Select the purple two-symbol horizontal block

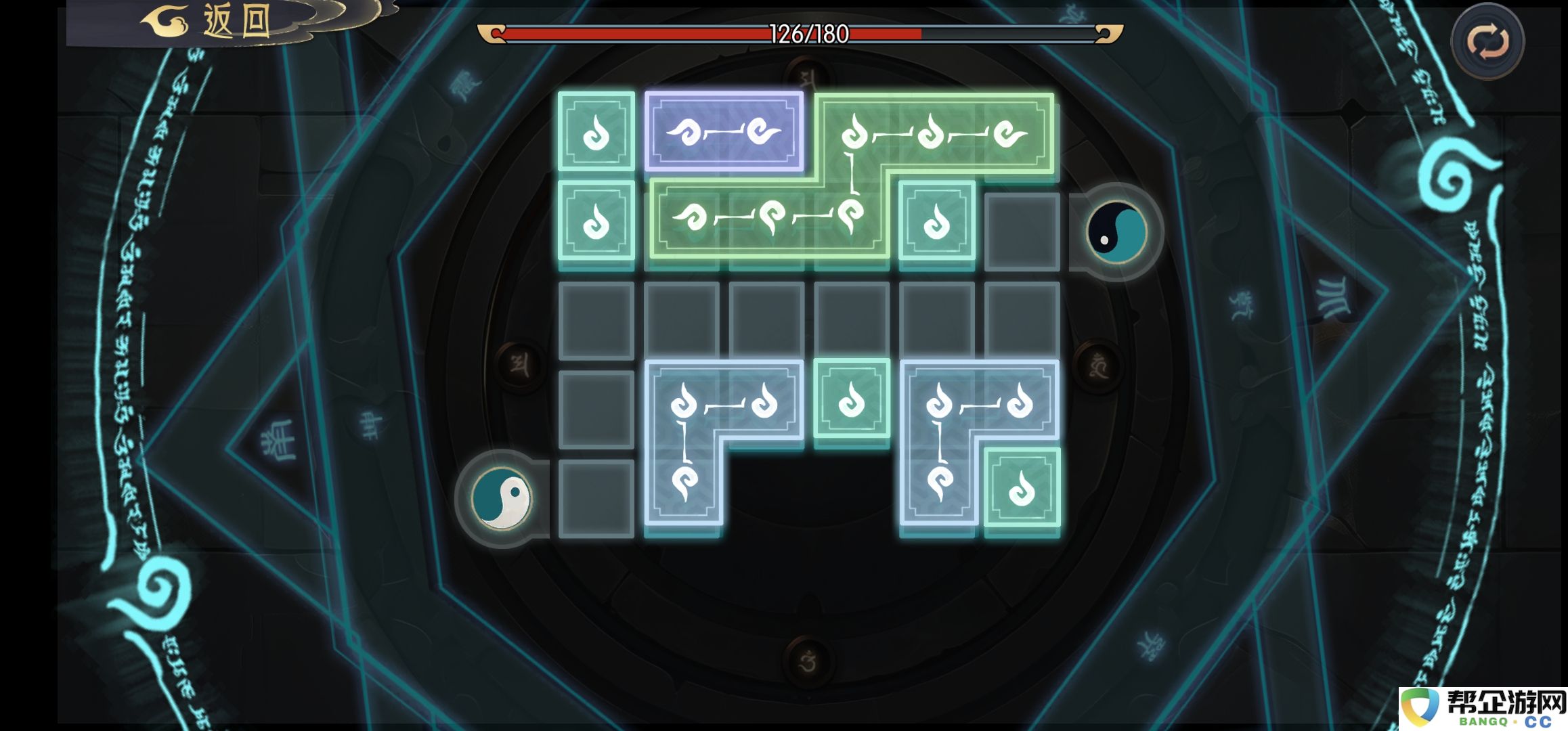[723, 131]
